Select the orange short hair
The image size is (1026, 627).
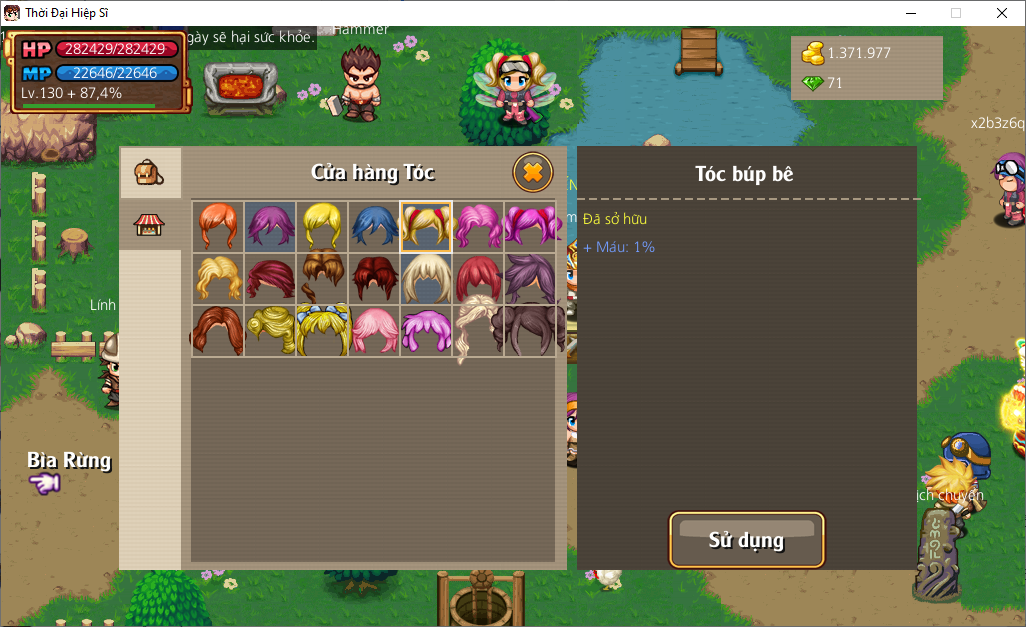217,226
